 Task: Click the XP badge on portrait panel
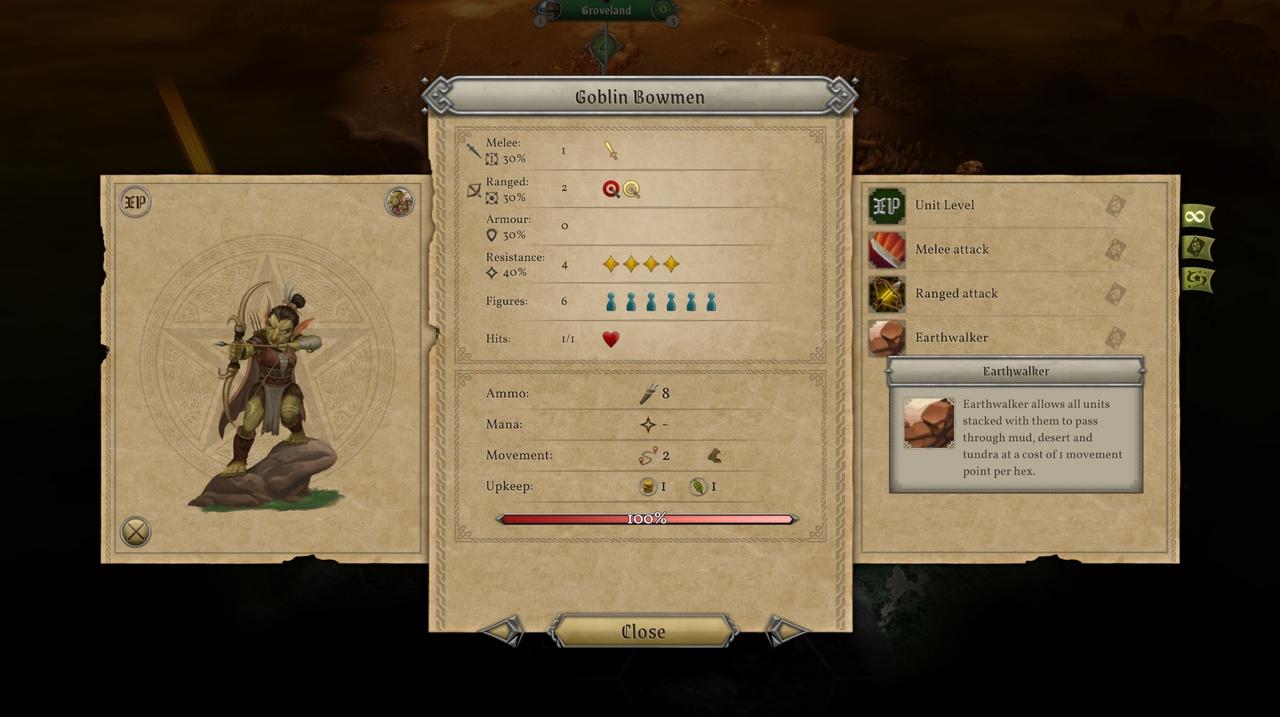[x=135, y=202]
